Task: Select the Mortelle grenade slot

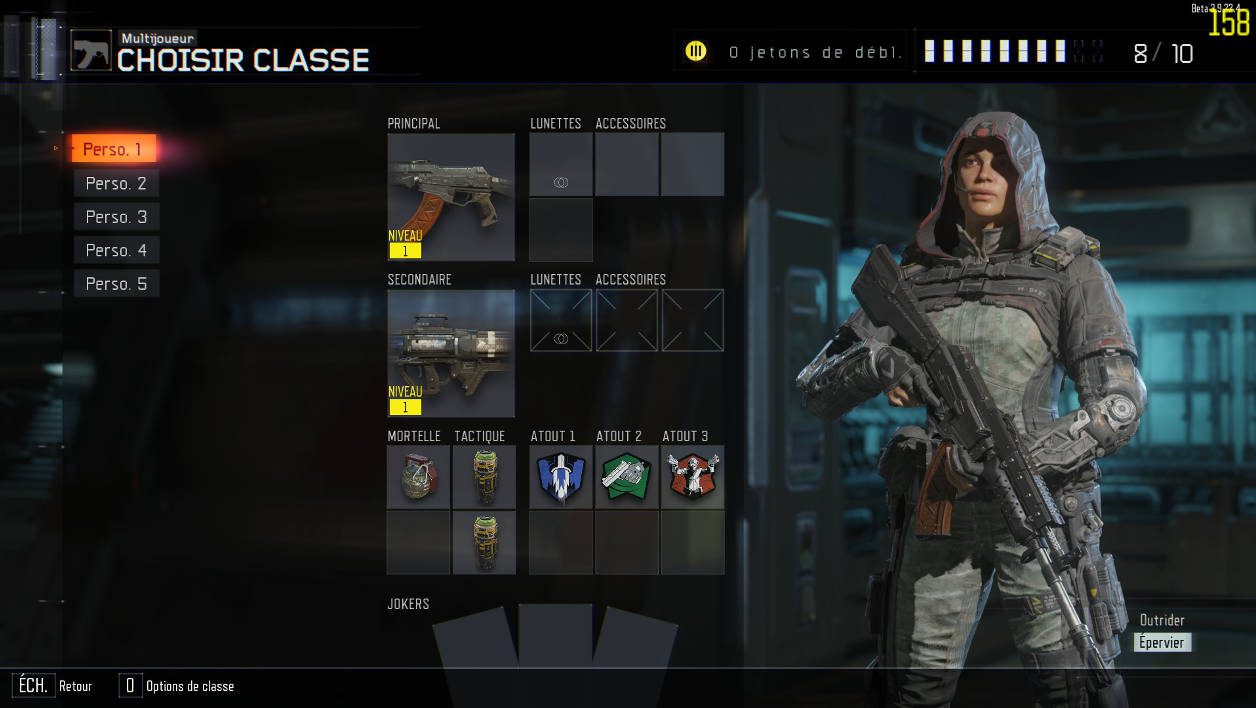Action: click(418, 477)
